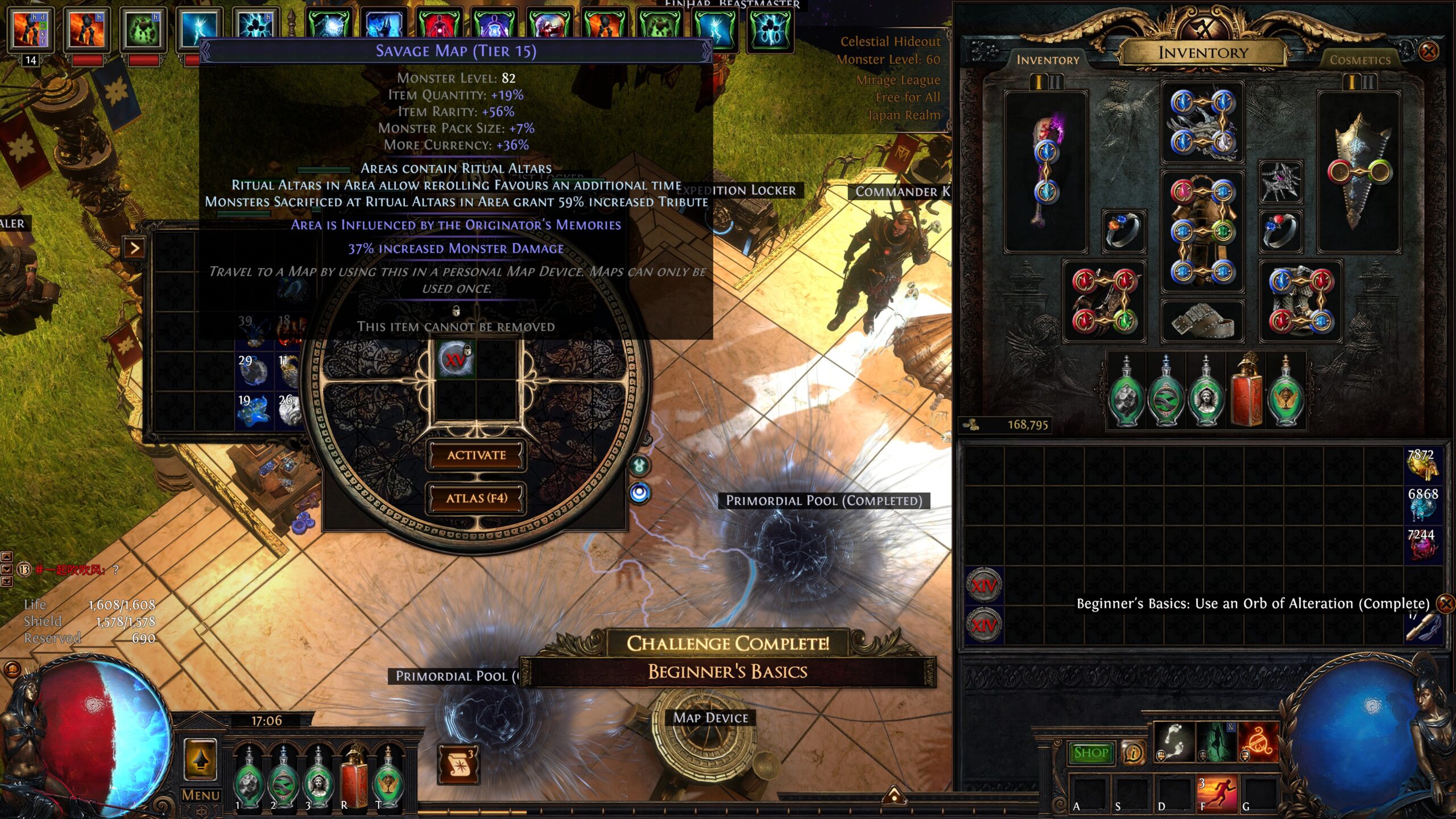Select the stack of 7872 currency in inventory
Viewport: 1456px width, 819px height.
[1422, 464]
